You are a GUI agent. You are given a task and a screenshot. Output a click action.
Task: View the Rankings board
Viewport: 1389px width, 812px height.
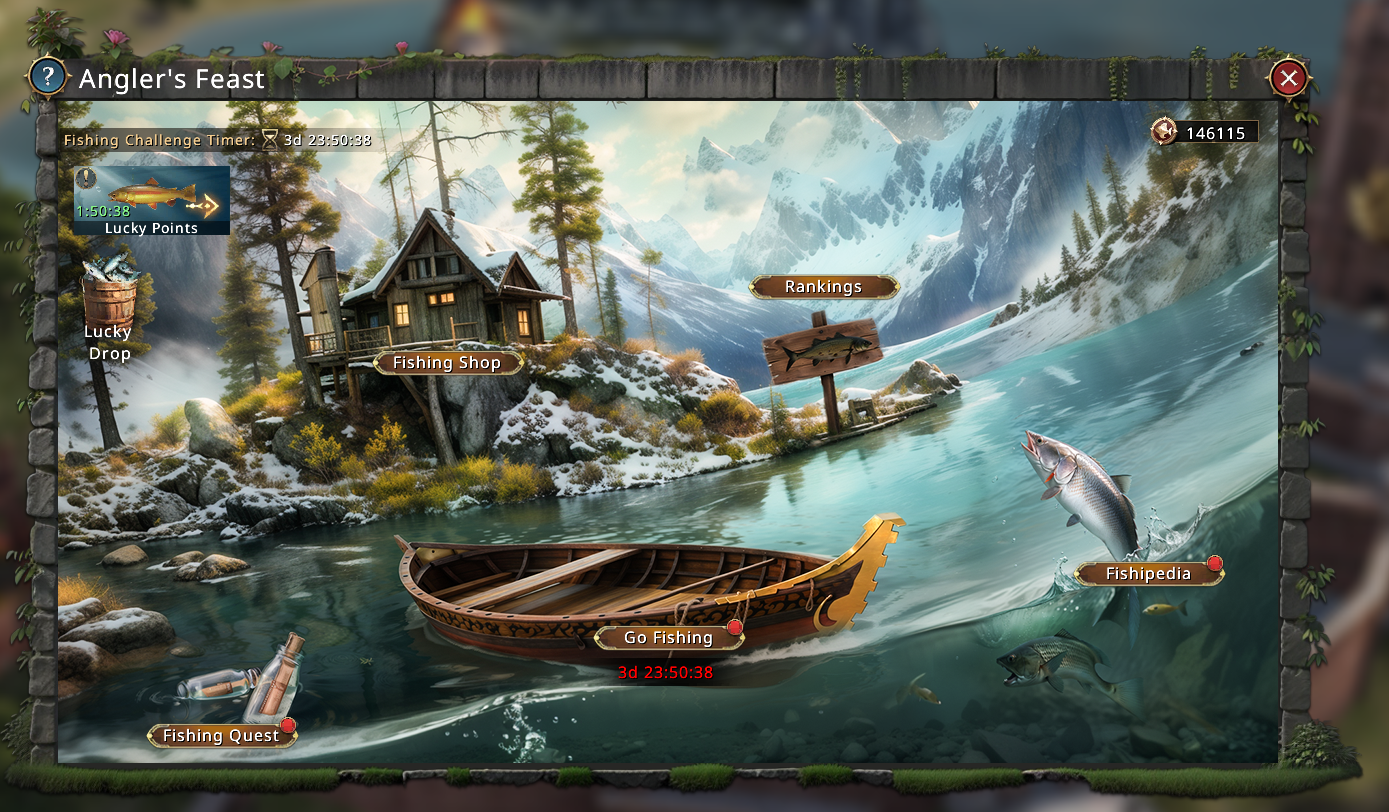pos(823,287)
